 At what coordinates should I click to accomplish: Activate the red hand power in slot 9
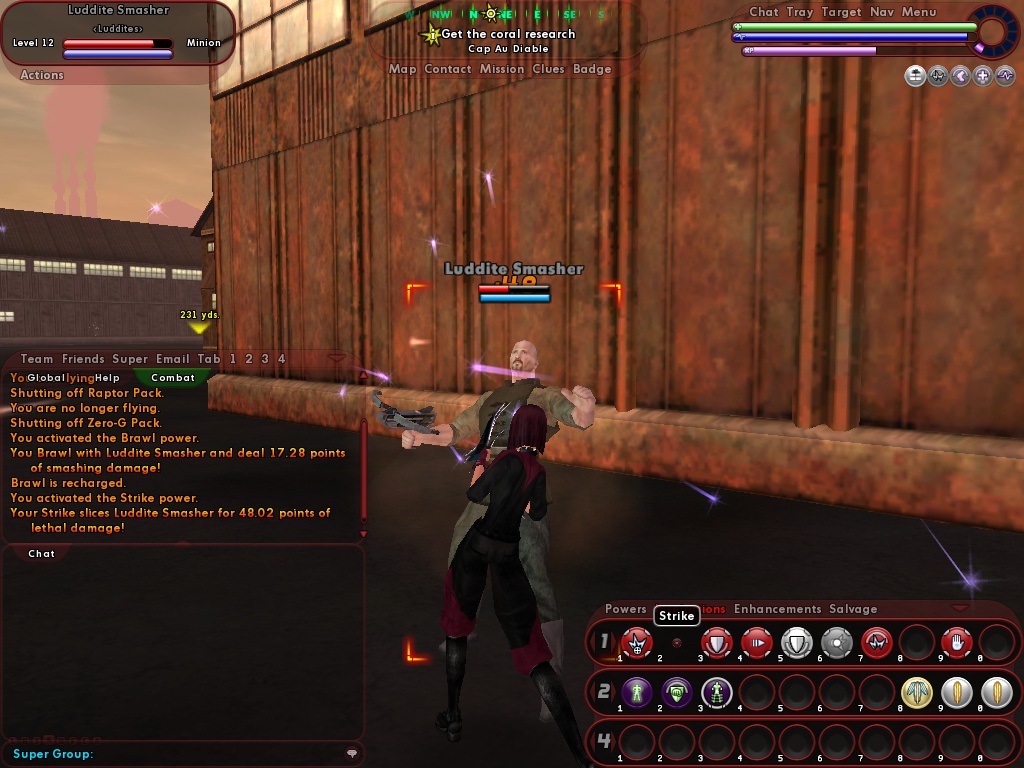[x=957, y=641]
